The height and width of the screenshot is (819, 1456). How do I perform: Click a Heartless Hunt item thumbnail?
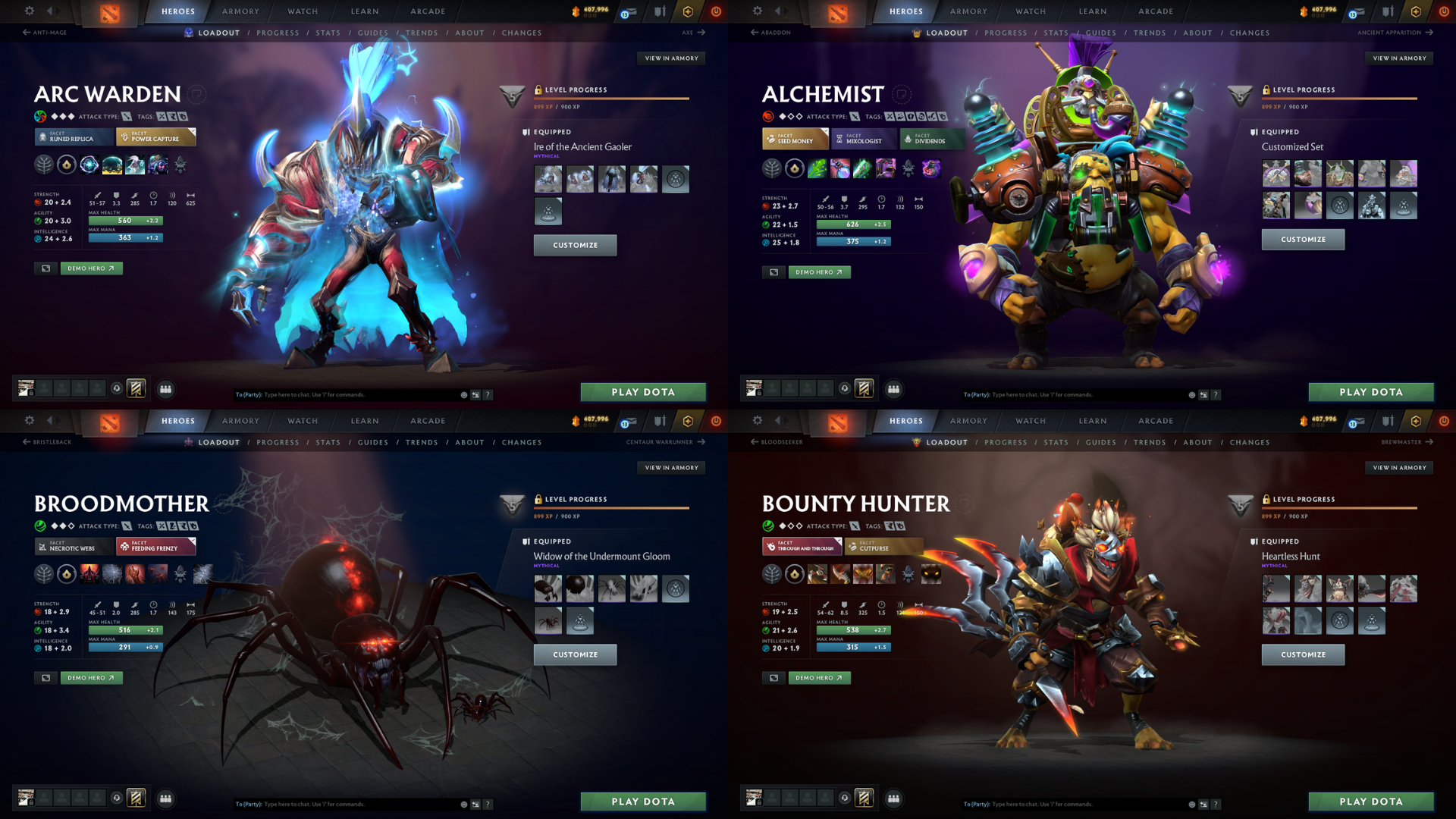1276,588
